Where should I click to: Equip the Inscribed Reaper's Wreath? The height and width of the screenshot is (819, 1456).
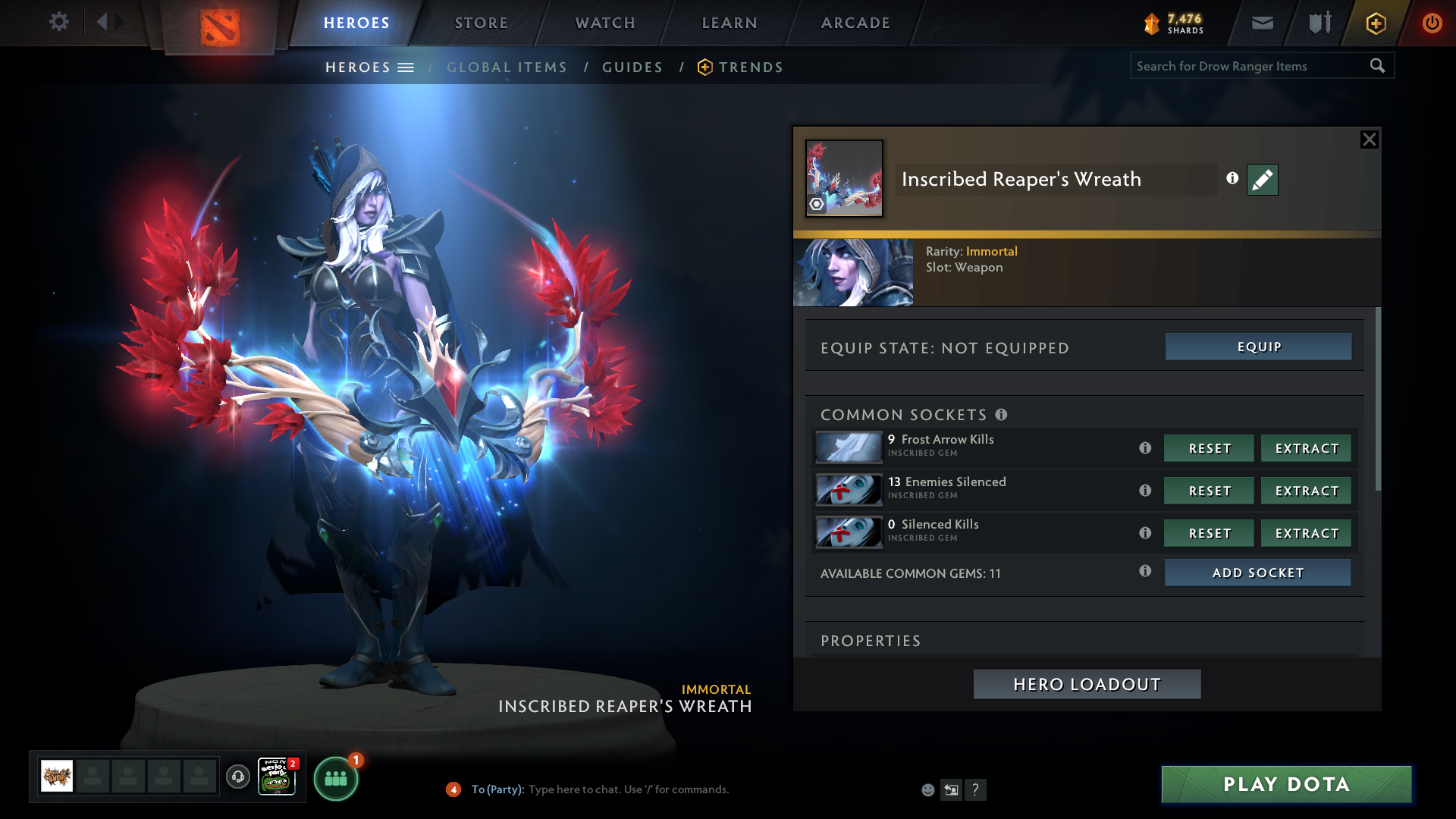tap(1258, 347)
